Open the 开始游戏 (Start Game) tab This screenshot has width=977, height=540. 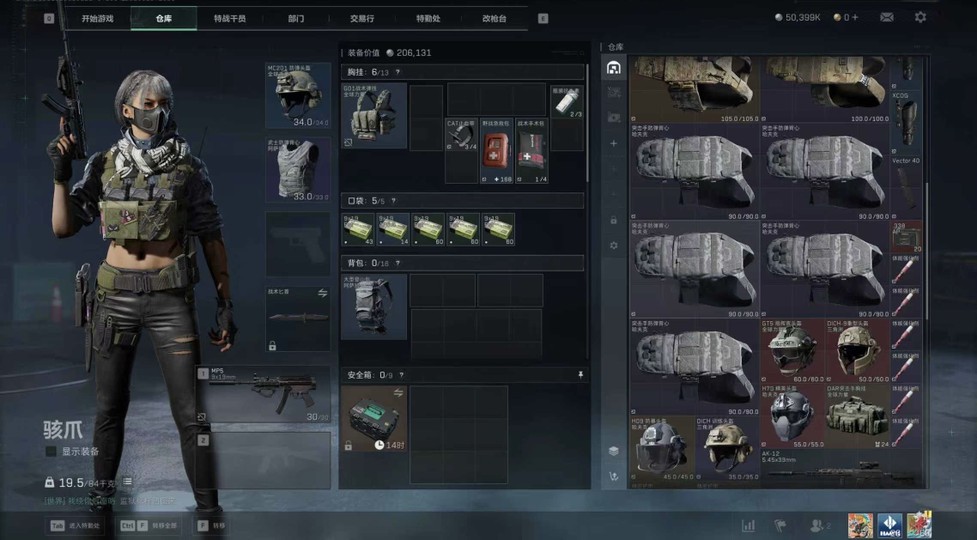tap(97, 18)
